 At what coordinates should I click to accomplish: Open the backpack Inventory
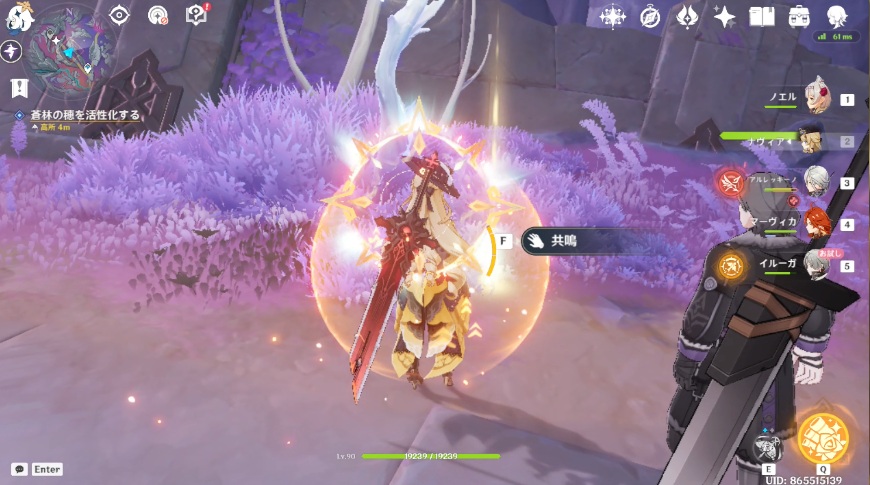coord(799,17)
